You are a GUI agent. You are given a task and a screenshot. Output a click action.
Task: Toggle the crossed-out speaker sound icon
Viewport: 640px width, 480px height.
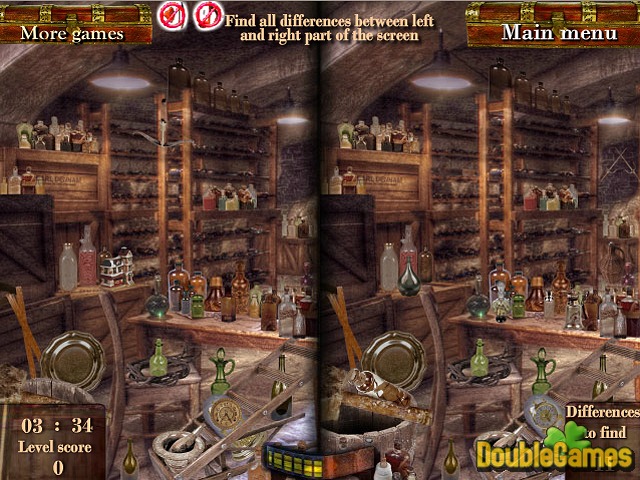(171, 14)
